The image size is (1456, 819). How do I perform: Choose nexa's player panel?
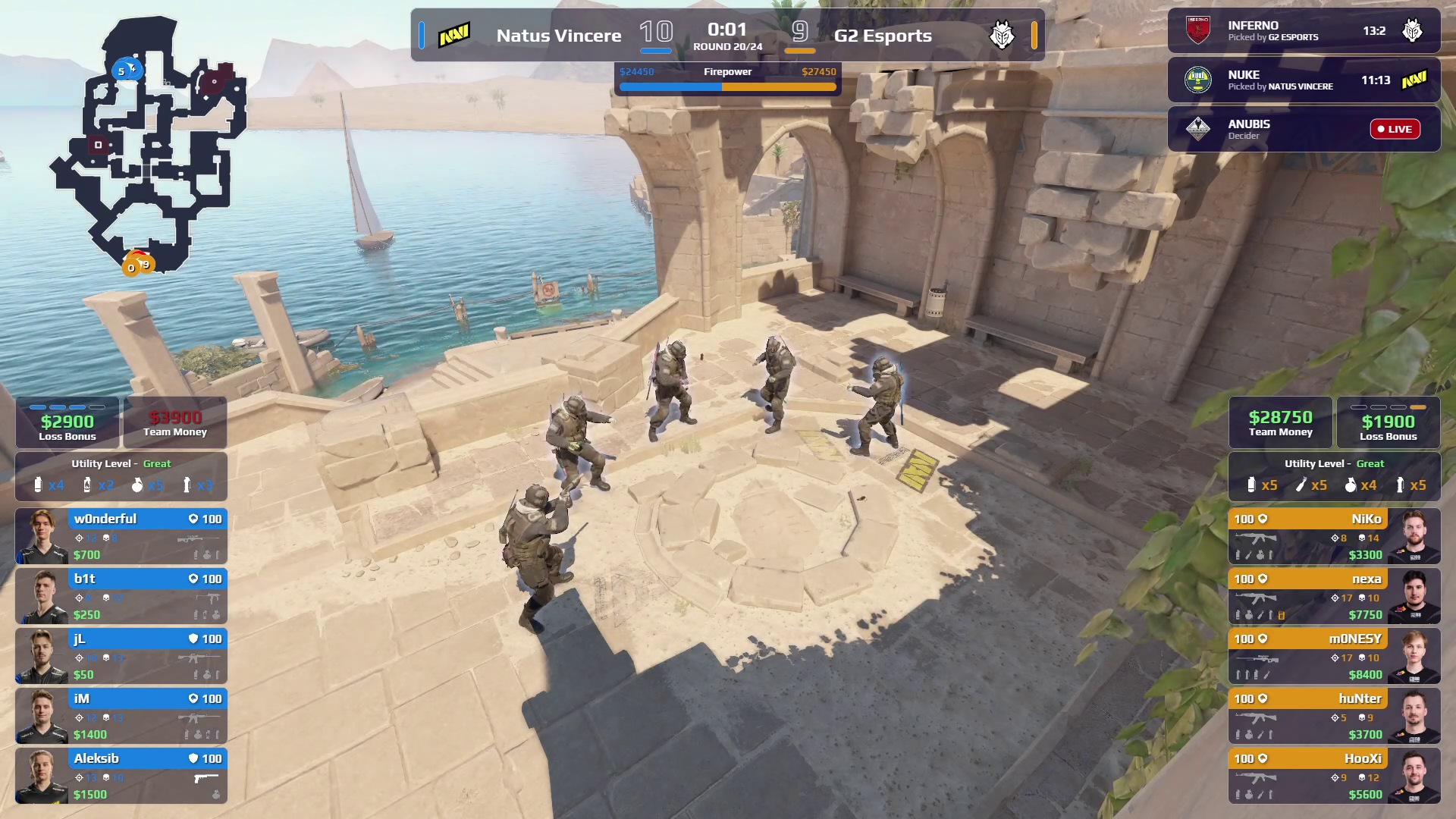pos(1333,596)
